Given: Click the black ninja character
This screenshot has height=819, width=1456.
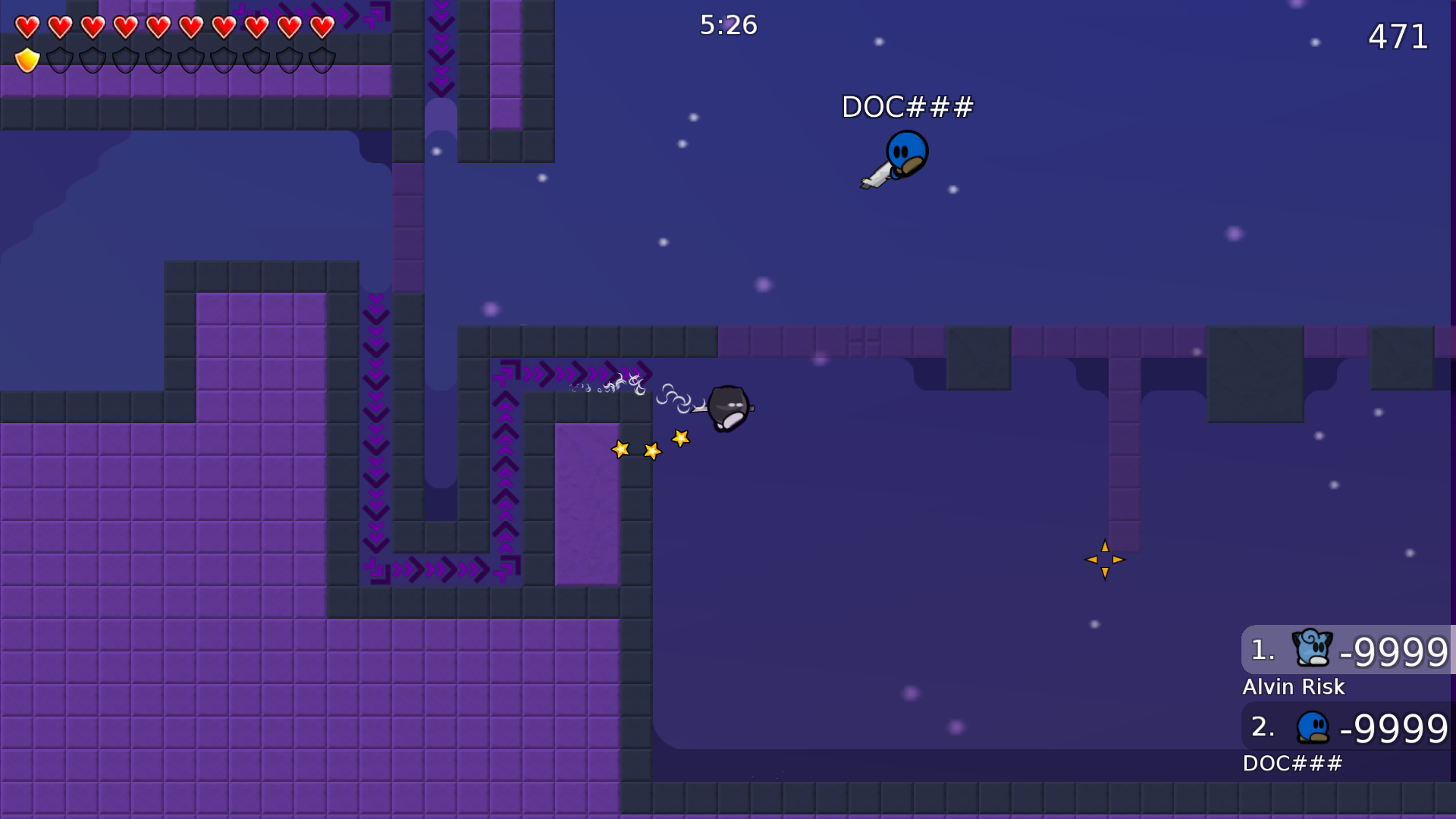Looking at the screenshot, I should click(x=727, y=406).
